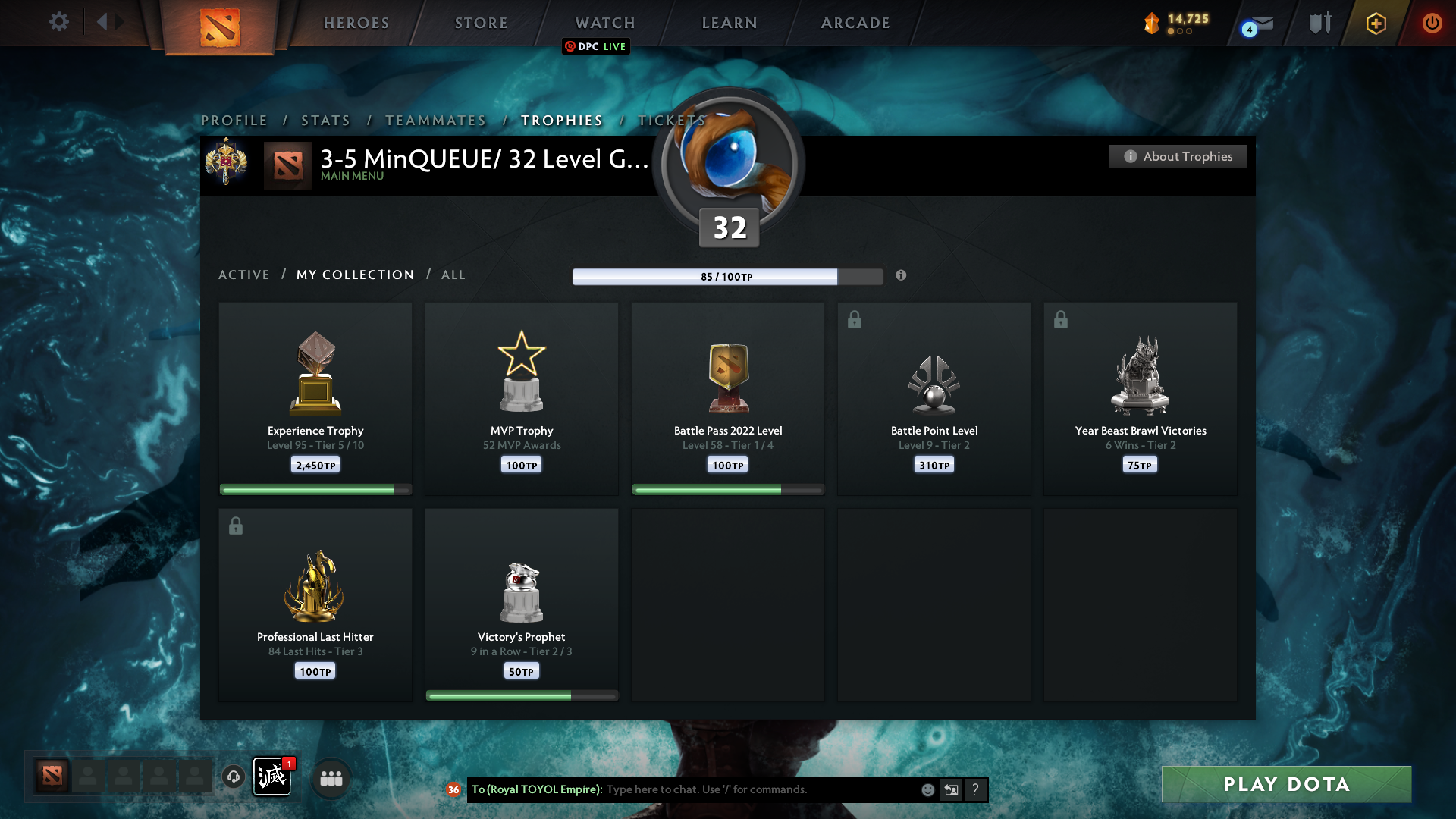This screenshot has height=819, width=1456.
Task: Open the settings gear
Action: tap(59, 22)
